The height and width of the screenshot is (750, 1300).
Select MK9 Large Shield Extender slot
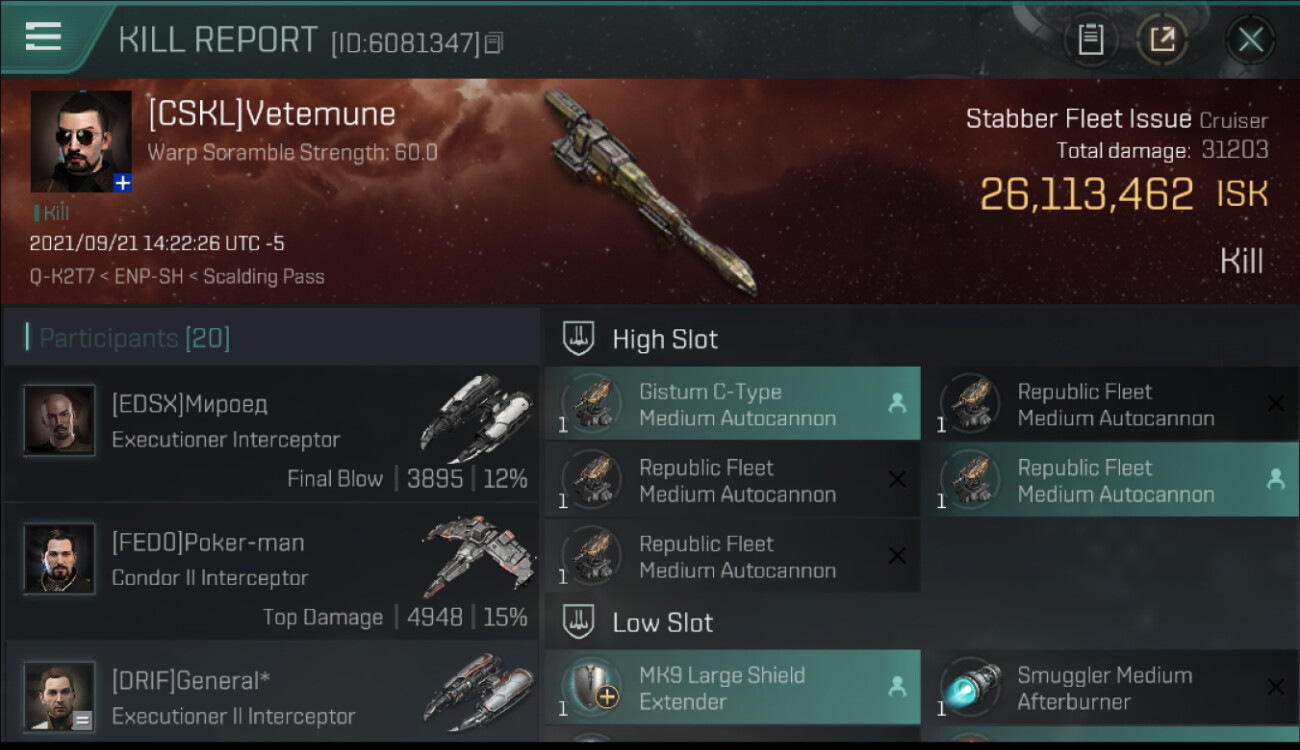point(732,688)
